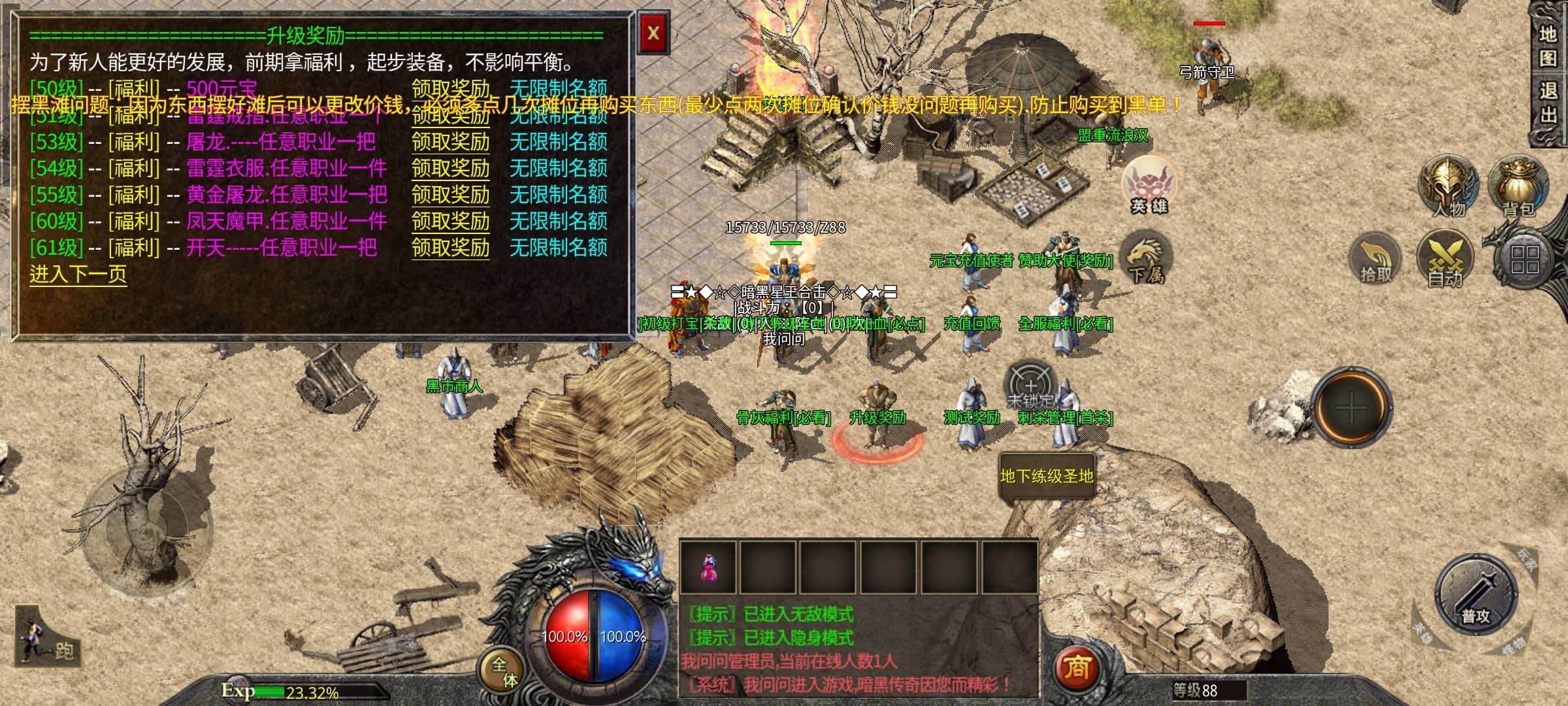Image resolution: width=1568 pixels, height=706 pixels.
Task: Use the normal attack (普攻) sword button
Action: [x=1475, y=597]
